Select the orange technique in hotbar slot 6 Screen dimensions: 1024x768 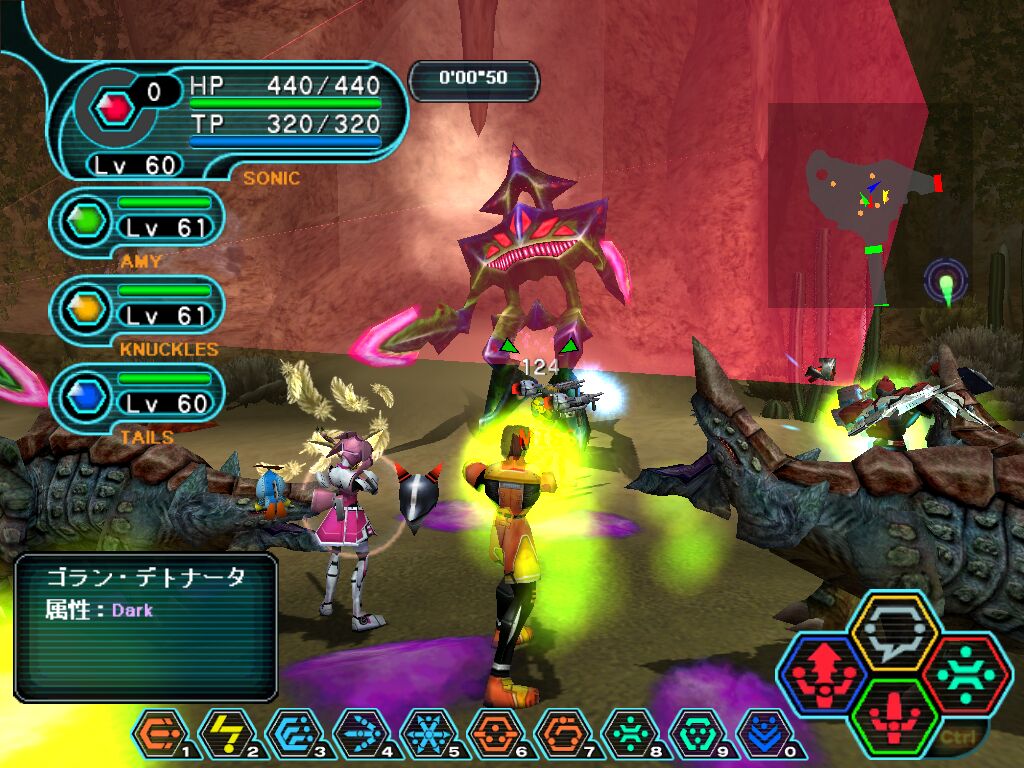tap(494, 737)
